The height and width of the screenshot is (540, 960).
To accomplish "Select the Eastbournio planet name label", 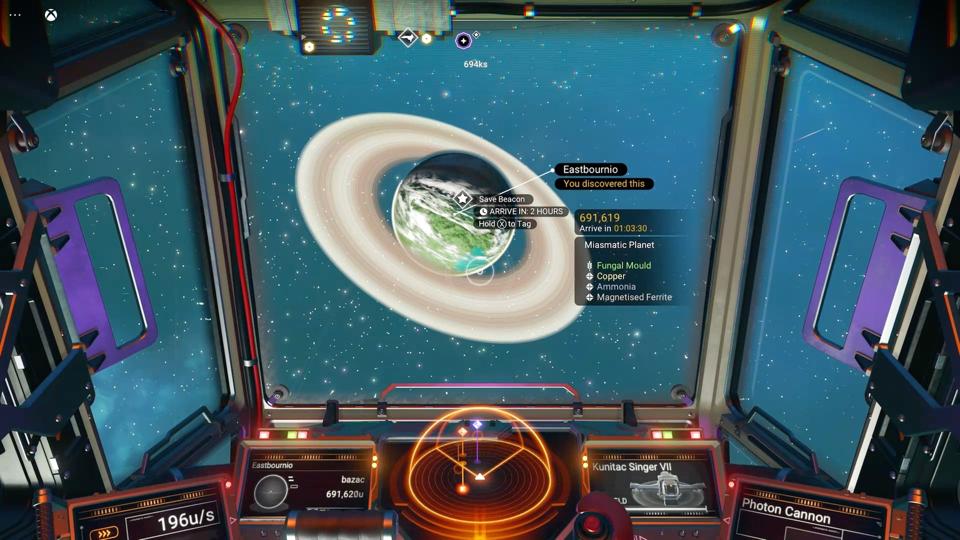I will tap(590, 170).
